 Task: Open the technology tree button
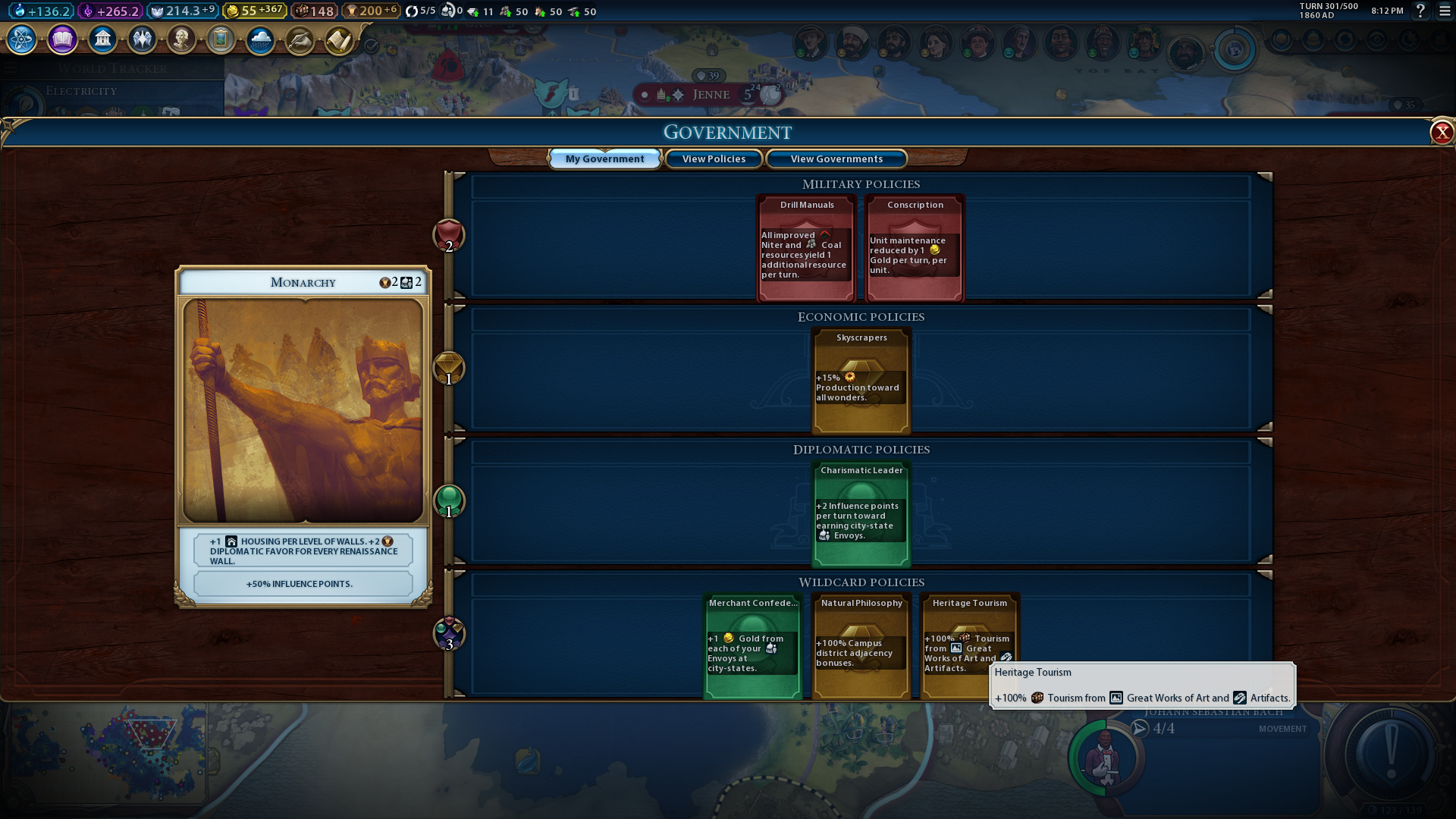tap(22, 39)
